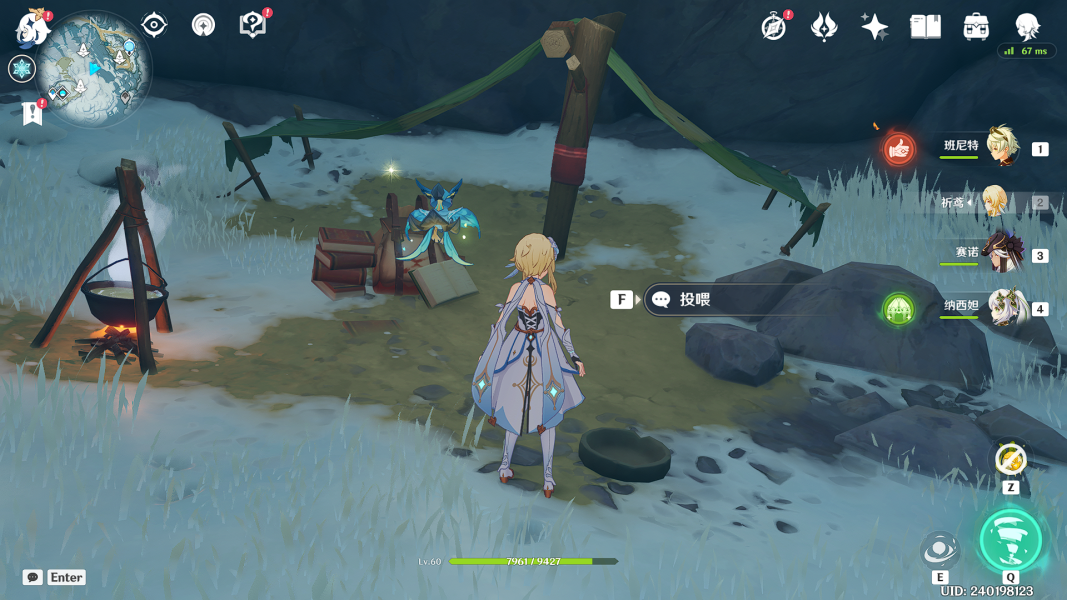The image size is (1067, 600).
Task: Activate the glowing elemental burst icon
Action: [1010, 539]
